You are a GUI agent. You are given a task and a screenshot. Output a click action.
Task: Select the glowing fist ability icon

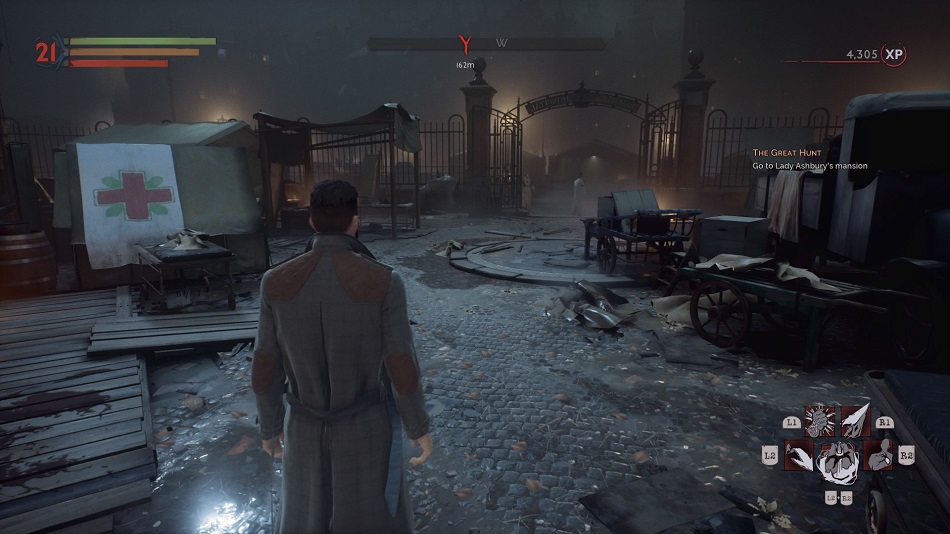pos(820,422)
